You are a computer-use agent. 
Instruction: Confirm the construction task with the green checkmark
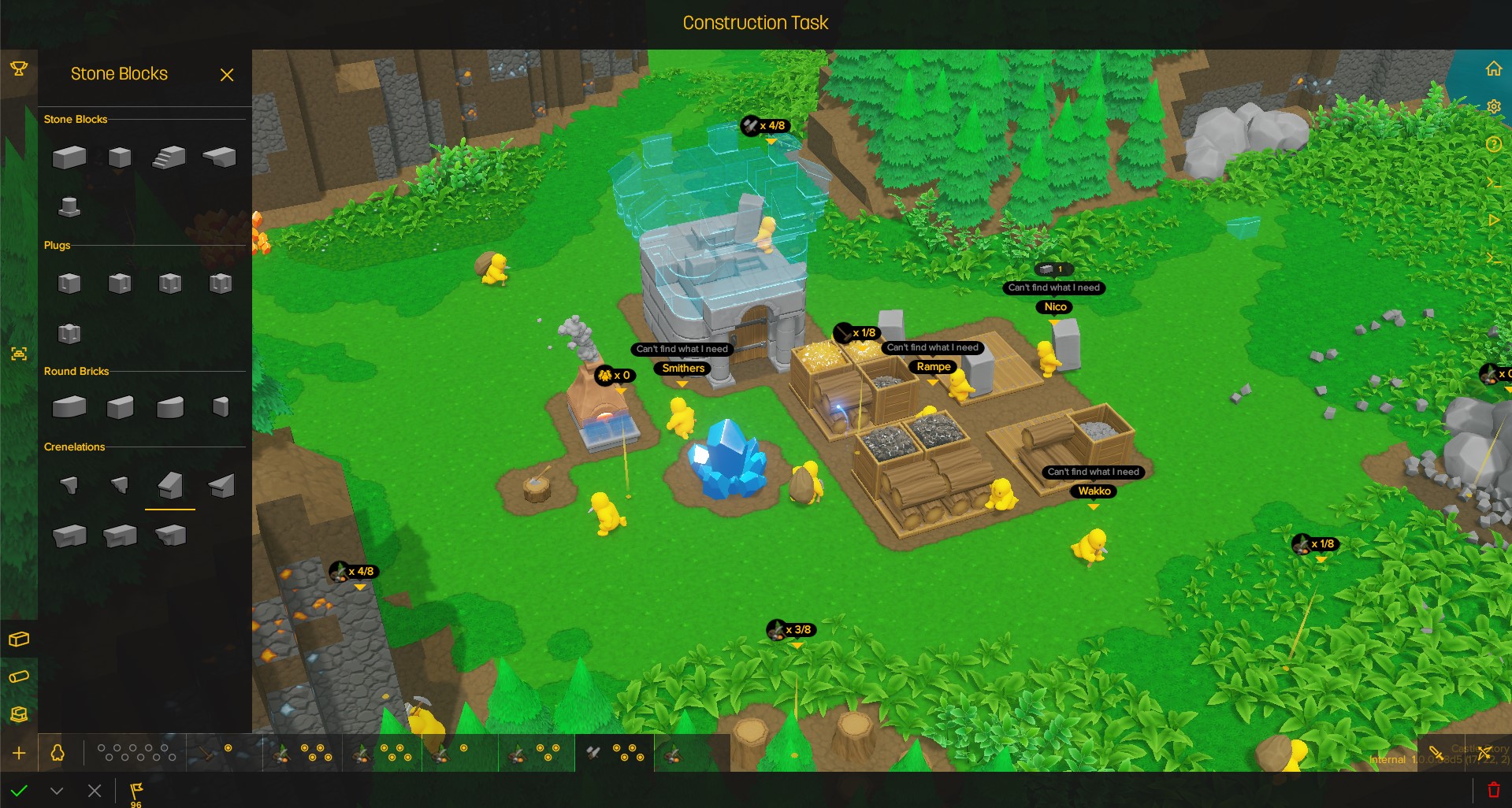click(20, 791)
